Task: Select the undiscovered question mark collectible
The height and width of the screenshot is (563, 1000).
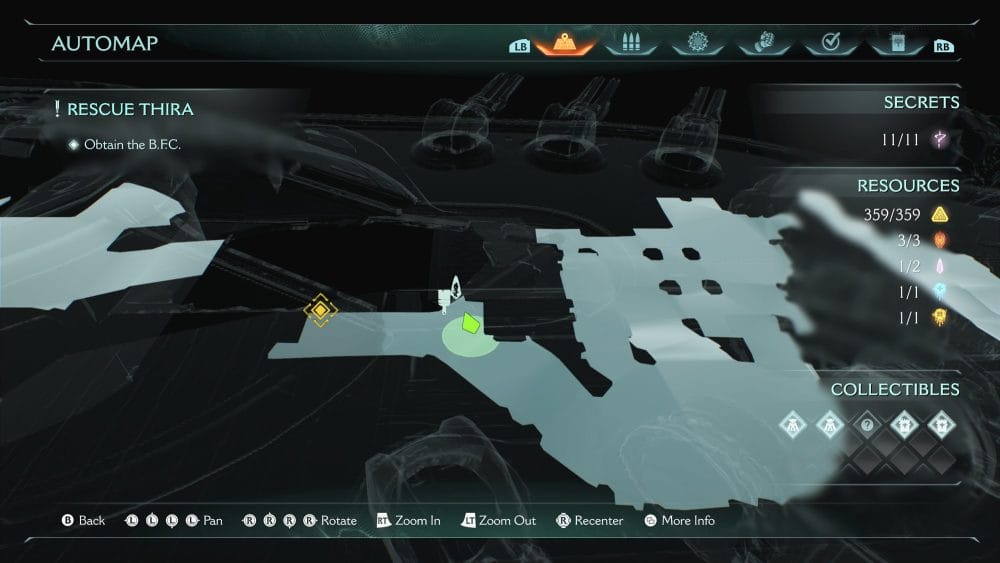Action: (867, 423)
